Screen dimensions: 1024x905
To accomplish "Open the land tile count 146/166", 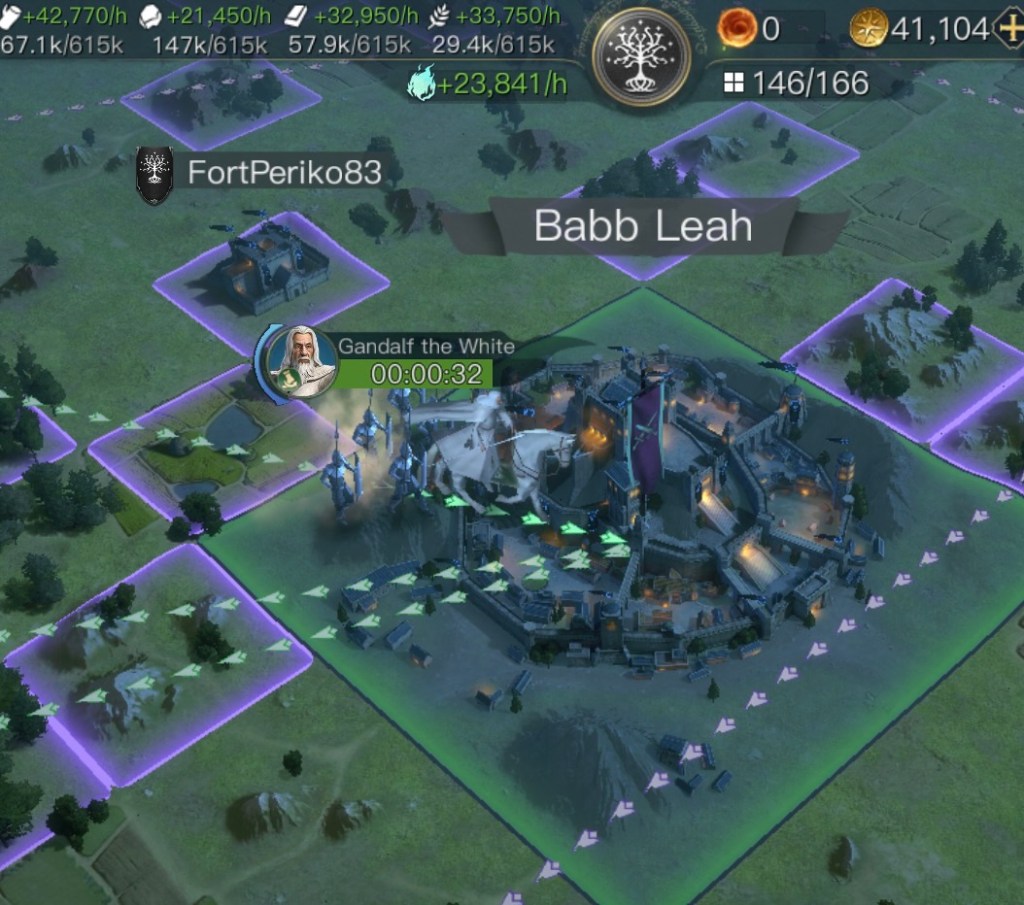I will (x=797, y=83).
